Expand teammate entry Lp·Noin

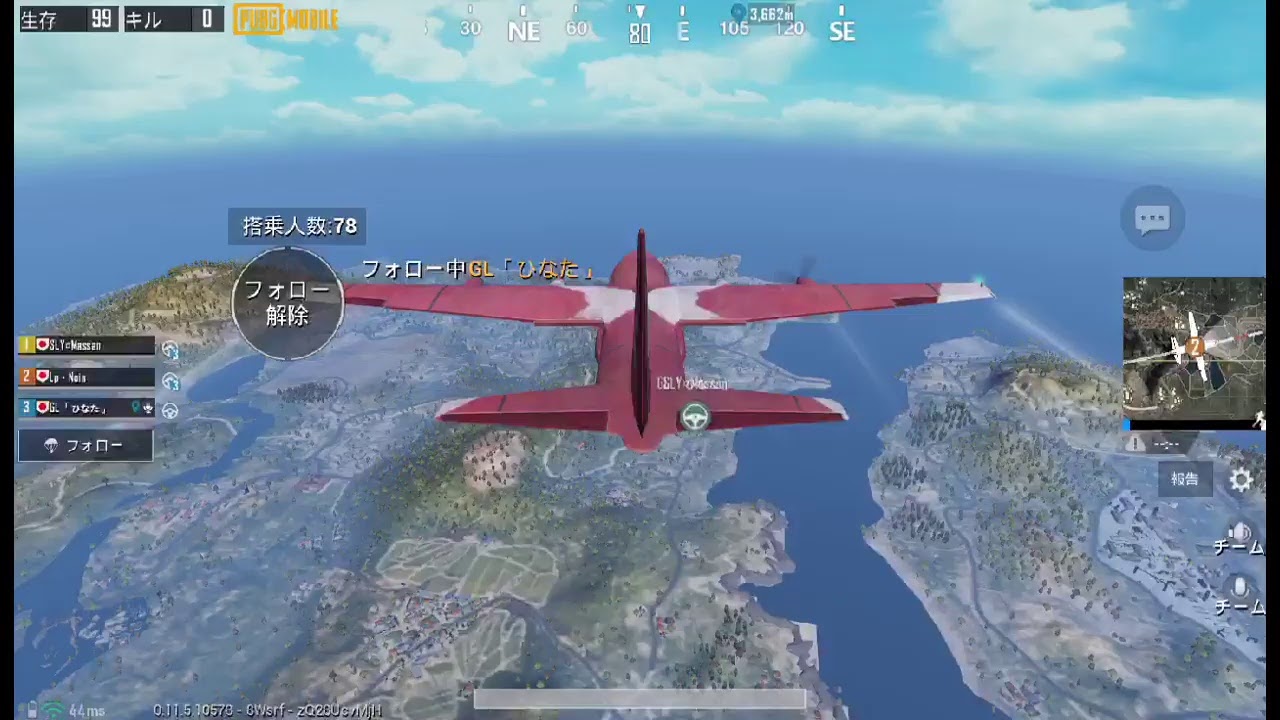[85, 377]
